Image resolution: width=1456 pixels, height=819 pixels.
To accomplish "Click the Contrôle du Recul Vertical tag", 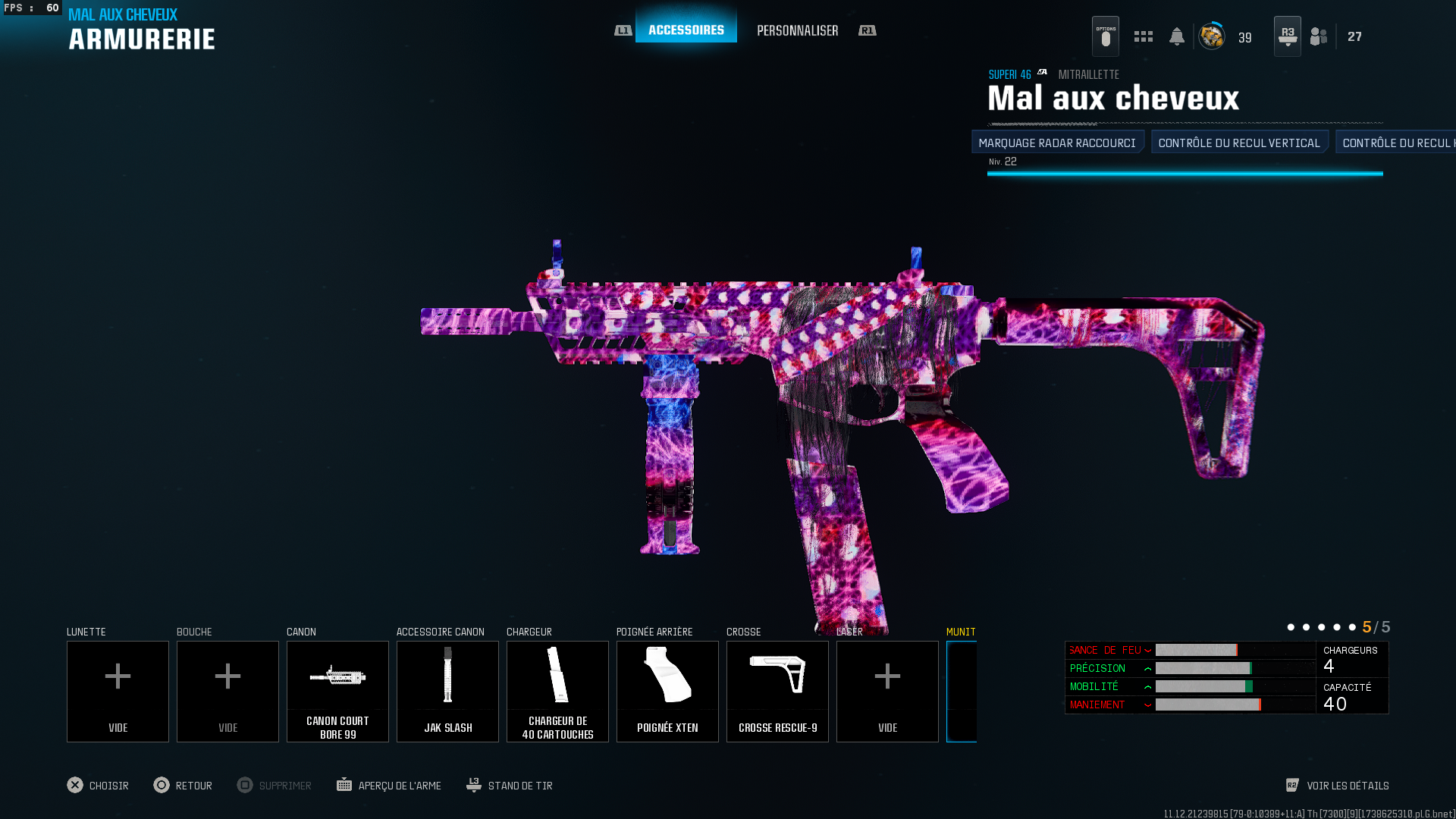I will (1239, 143).
